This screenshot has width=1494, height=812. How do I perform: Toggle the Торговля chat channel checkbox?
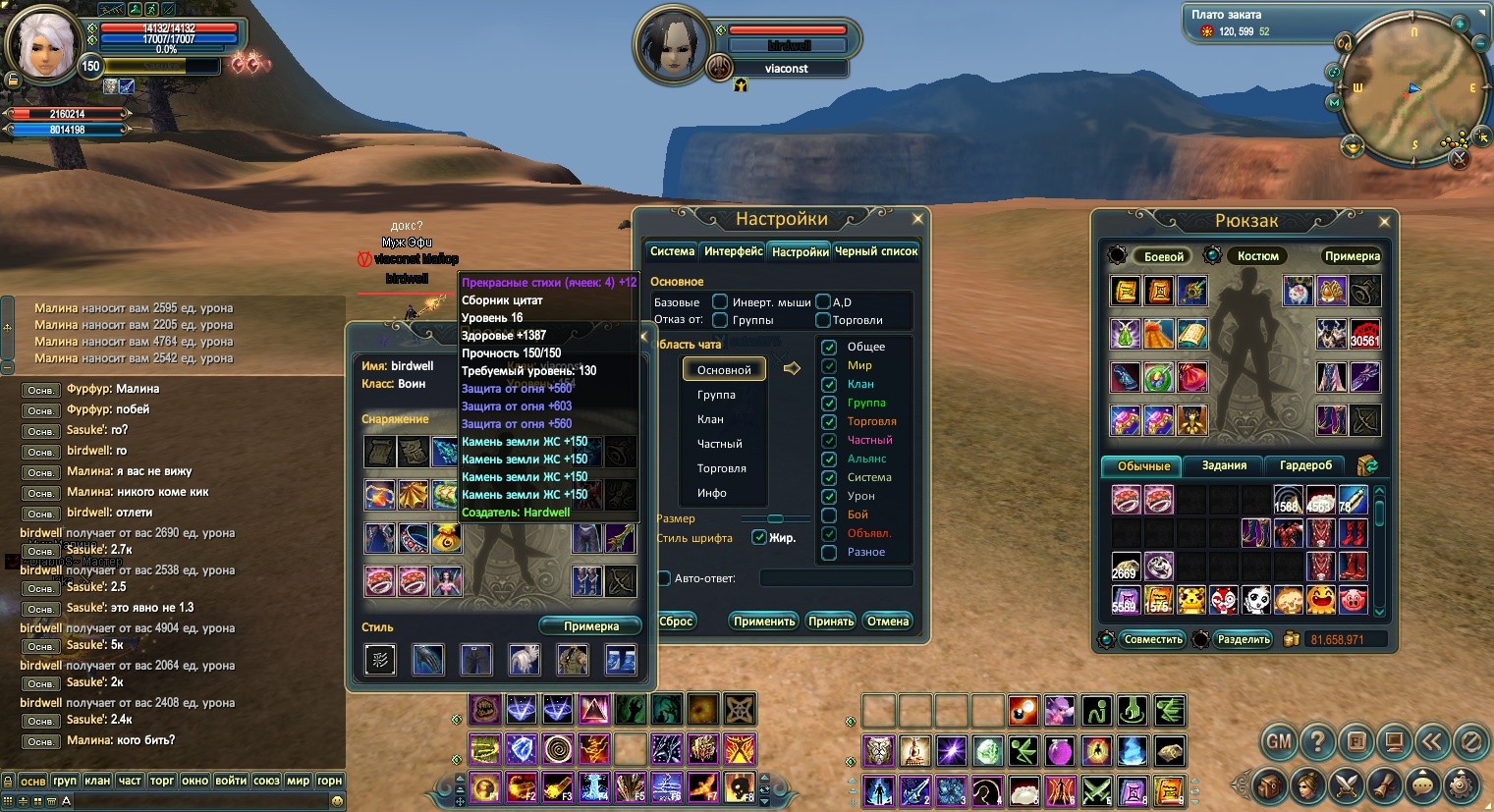[x=829, y=421]
